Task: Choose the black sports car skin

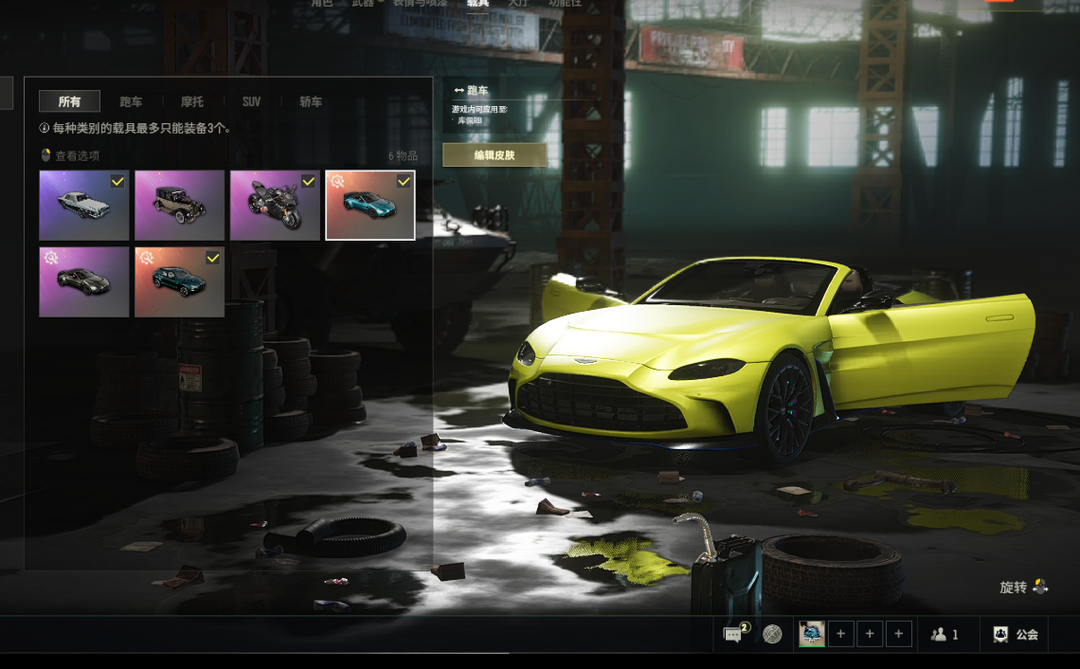Action: click(84, 282)
